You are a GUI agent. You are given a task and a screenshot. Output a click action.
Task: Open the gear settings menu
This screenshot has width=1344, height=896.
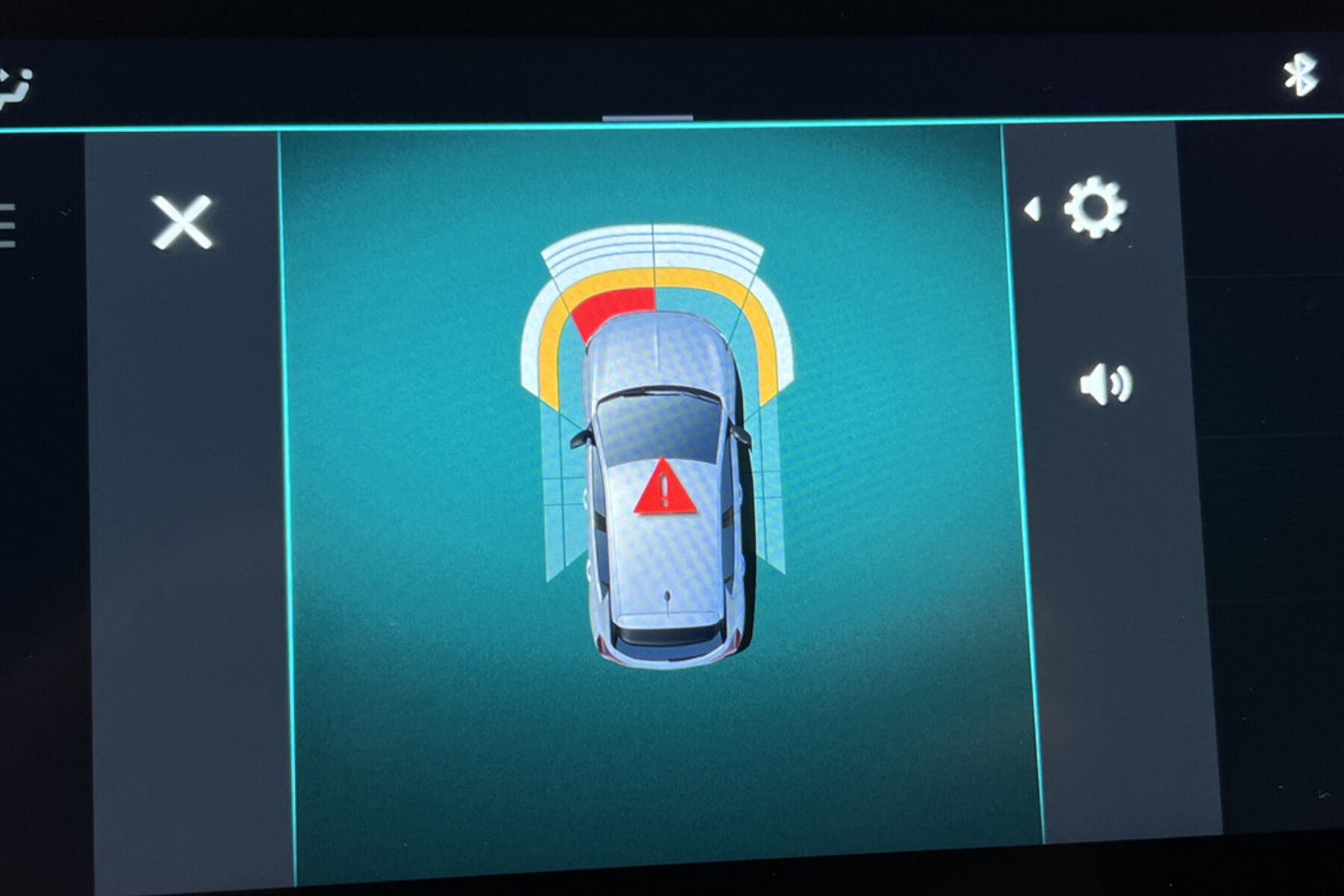[1094, 207]
